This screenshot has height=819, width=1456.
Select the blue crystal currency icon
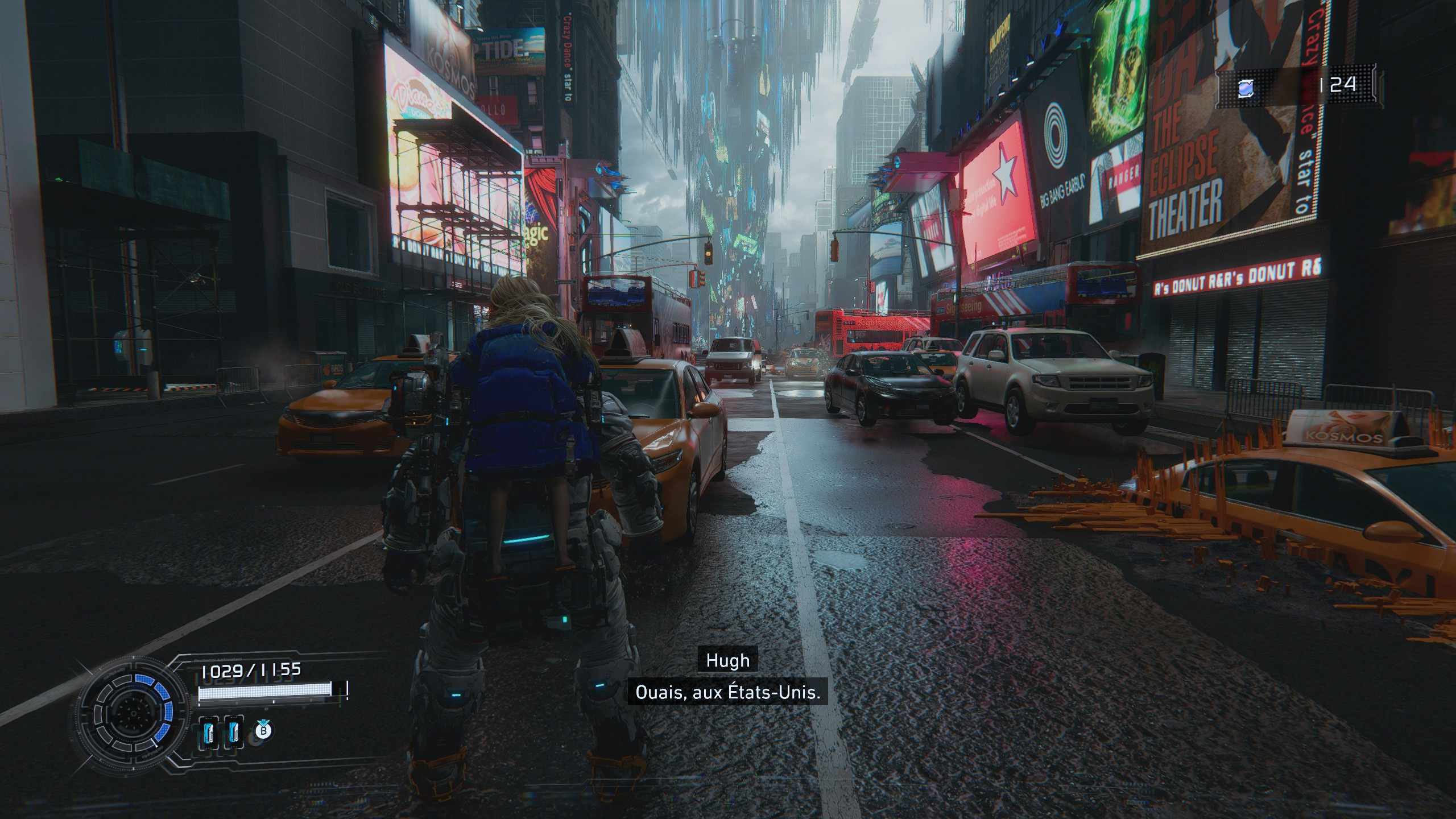(x=1246, y=88)
